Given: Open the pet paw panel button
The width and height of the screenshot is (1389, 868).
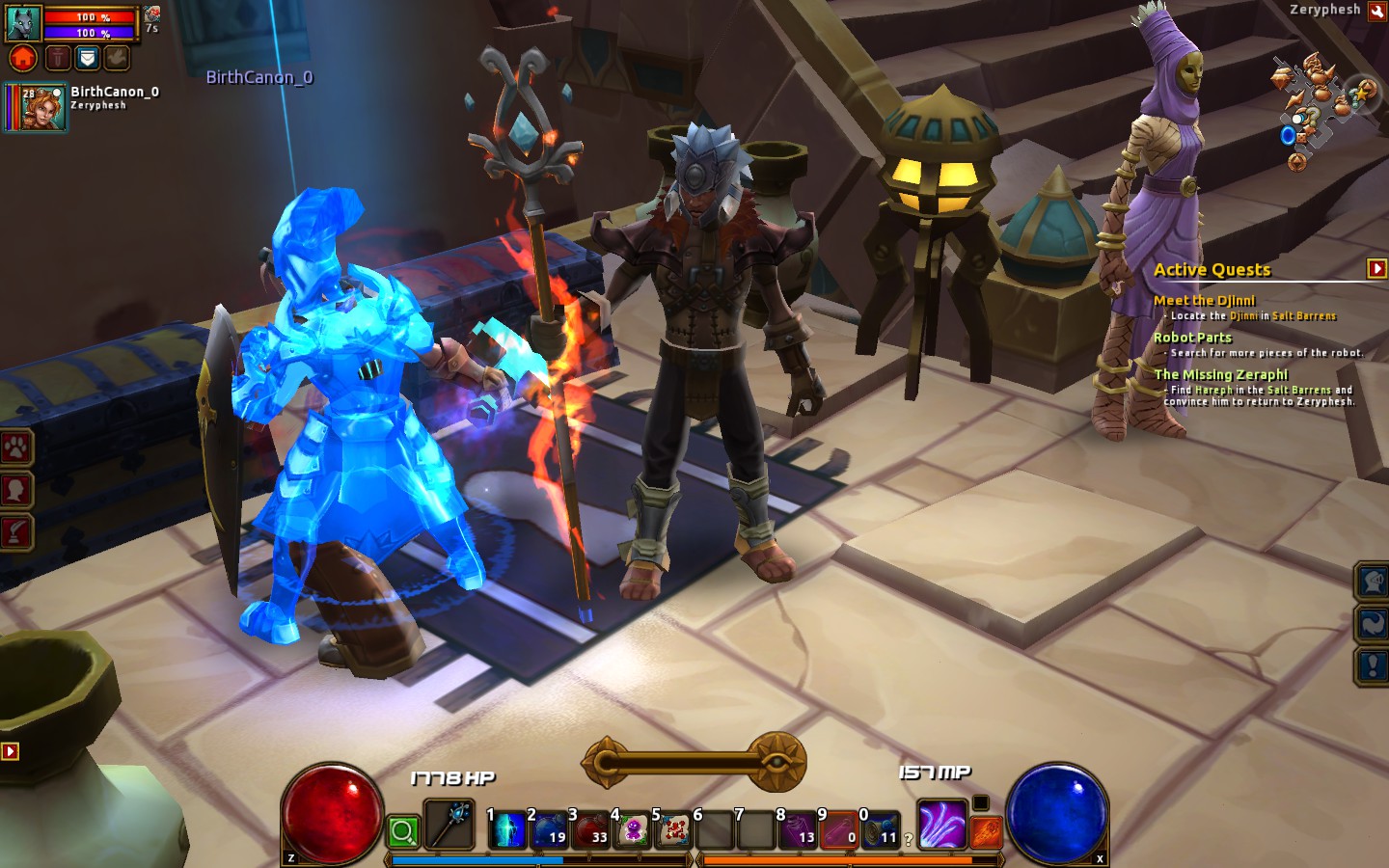Looking at the screenshot, I should pos(16,448).
